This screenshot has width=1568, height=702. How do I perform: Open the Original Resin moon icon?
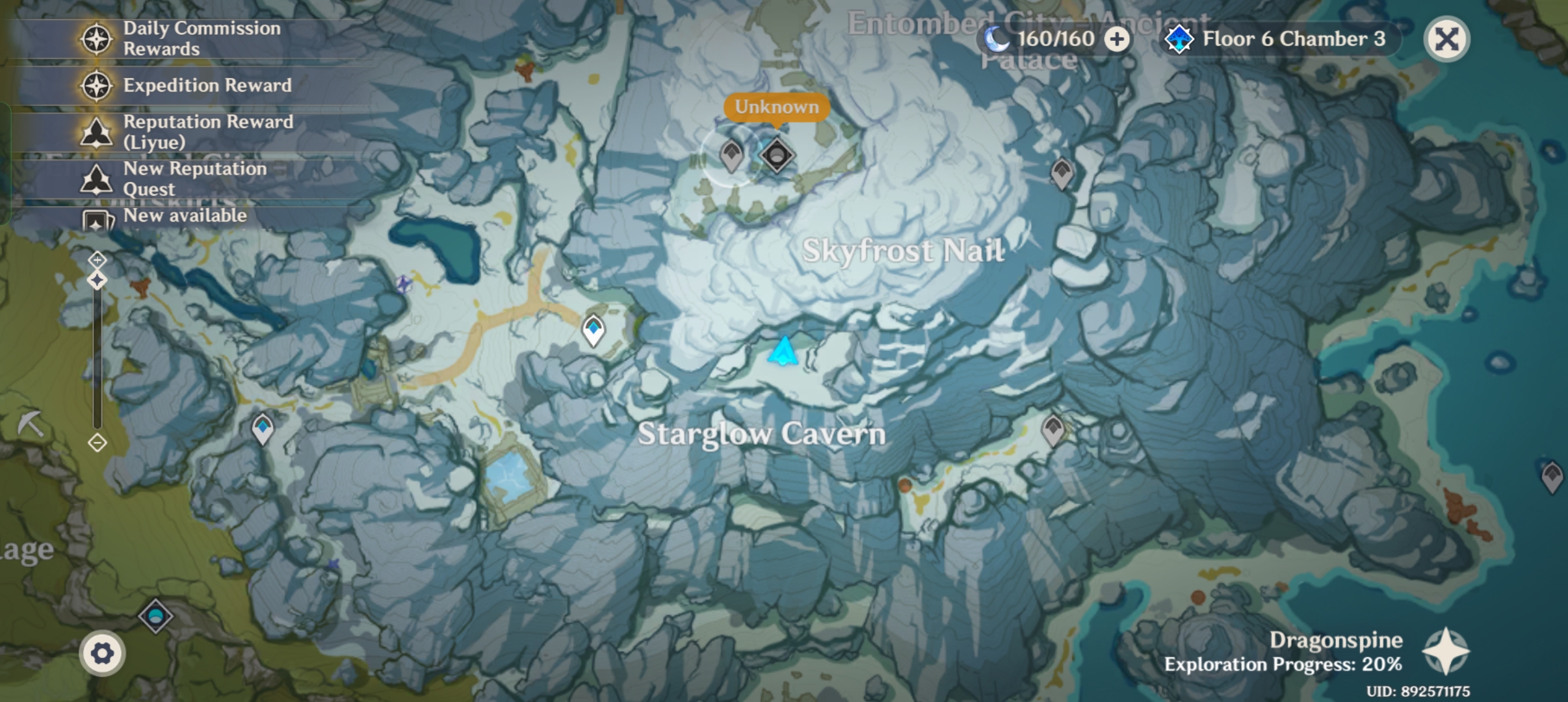pyautogui.click(x=997, y=38)
